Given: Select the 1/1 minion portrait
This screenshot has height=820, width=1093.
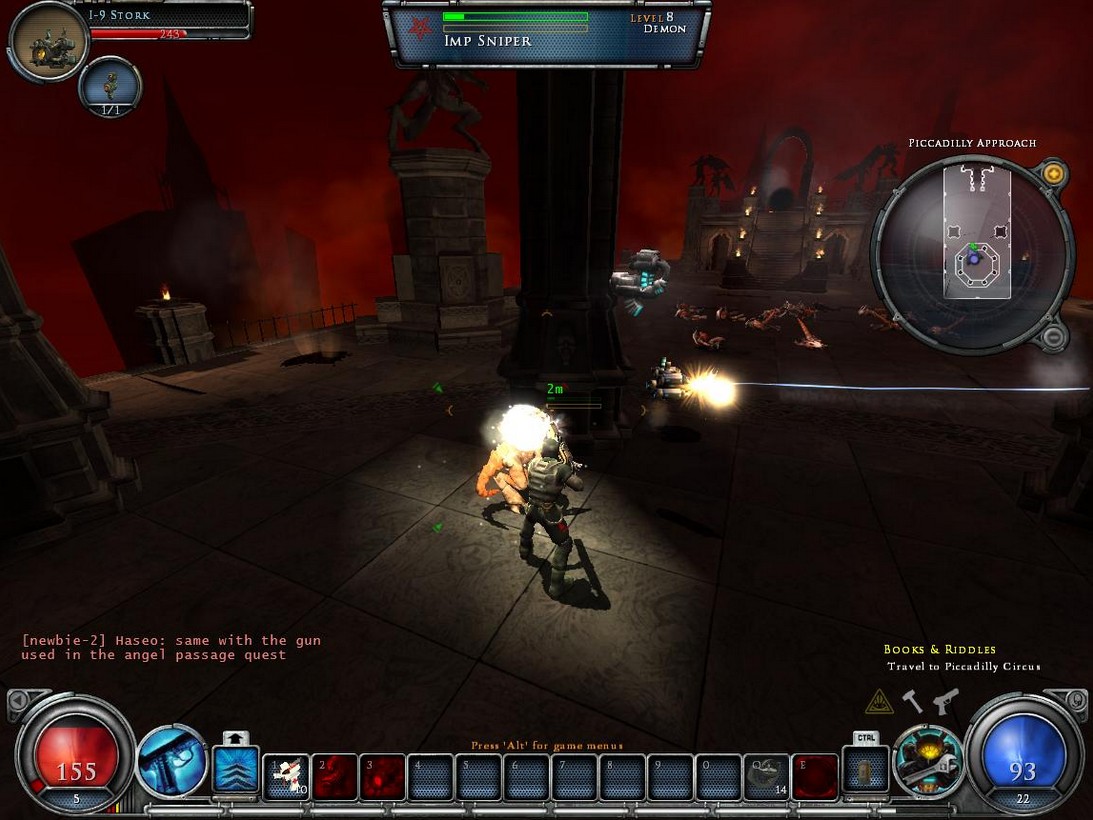Looking at the screenshot, I should pyautogui.click(x=110, y=86).
